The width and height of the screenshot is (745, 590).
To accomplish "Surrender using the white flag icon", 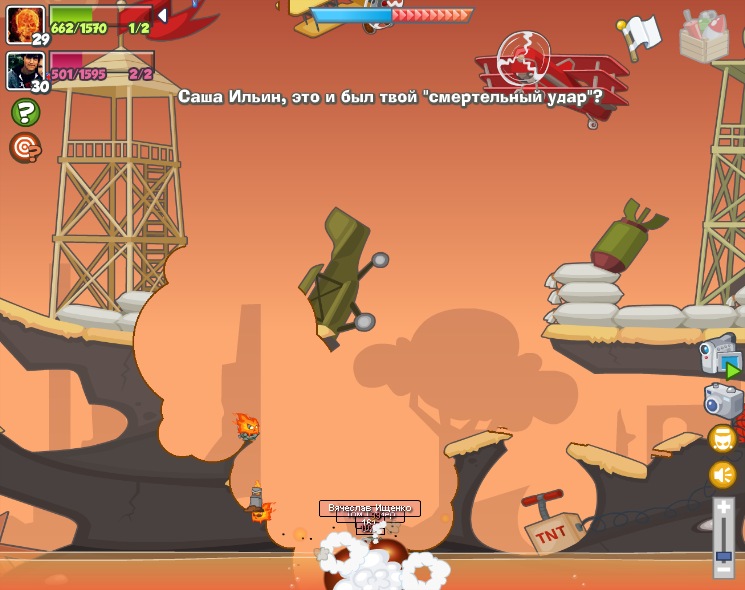I will point(640,35).
